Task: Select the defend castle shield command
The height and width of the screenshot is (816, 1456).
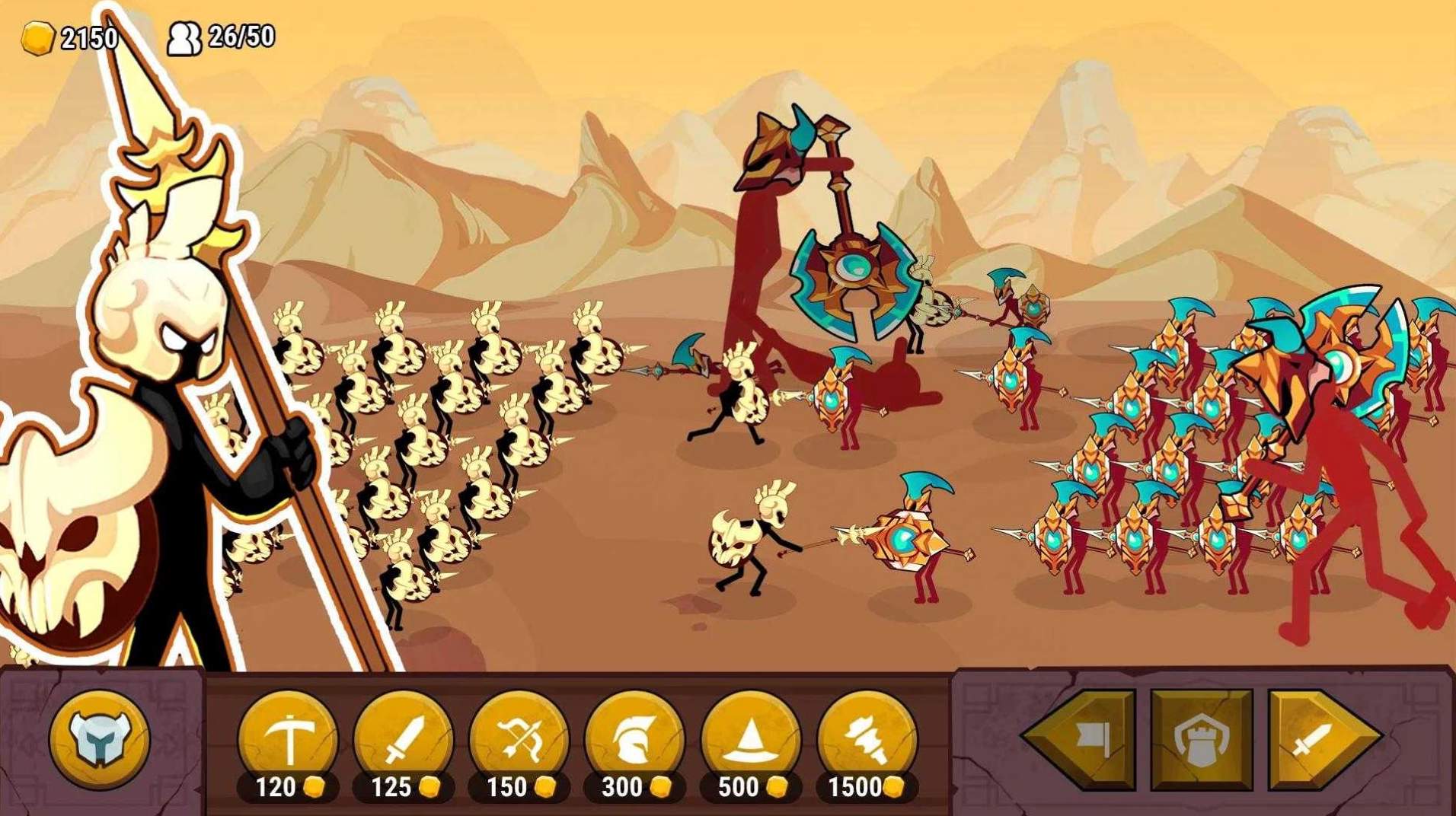Action: (x=1202, y=738)
